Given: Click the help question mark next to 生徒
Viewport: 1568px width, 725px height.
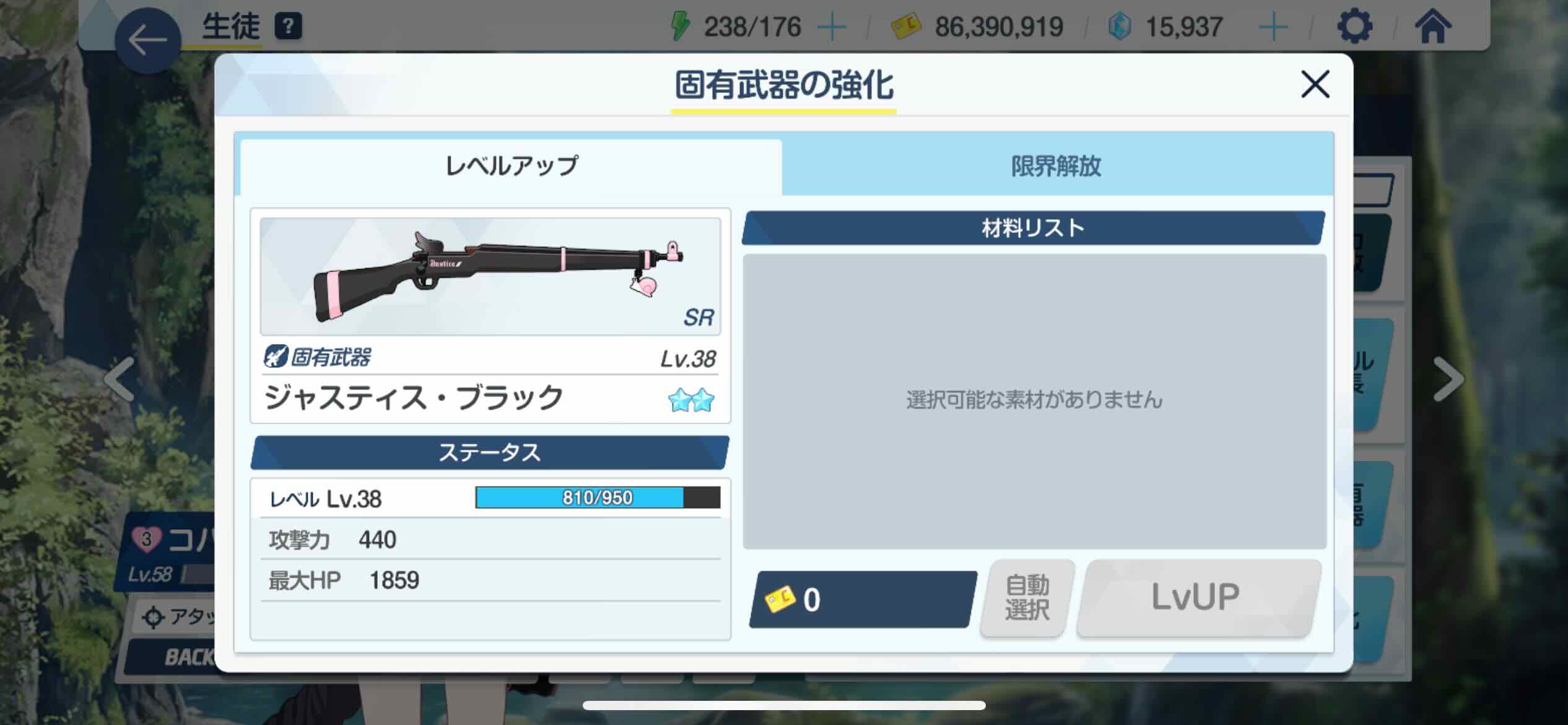Looking at the screenshot, I should pos(289,26).
